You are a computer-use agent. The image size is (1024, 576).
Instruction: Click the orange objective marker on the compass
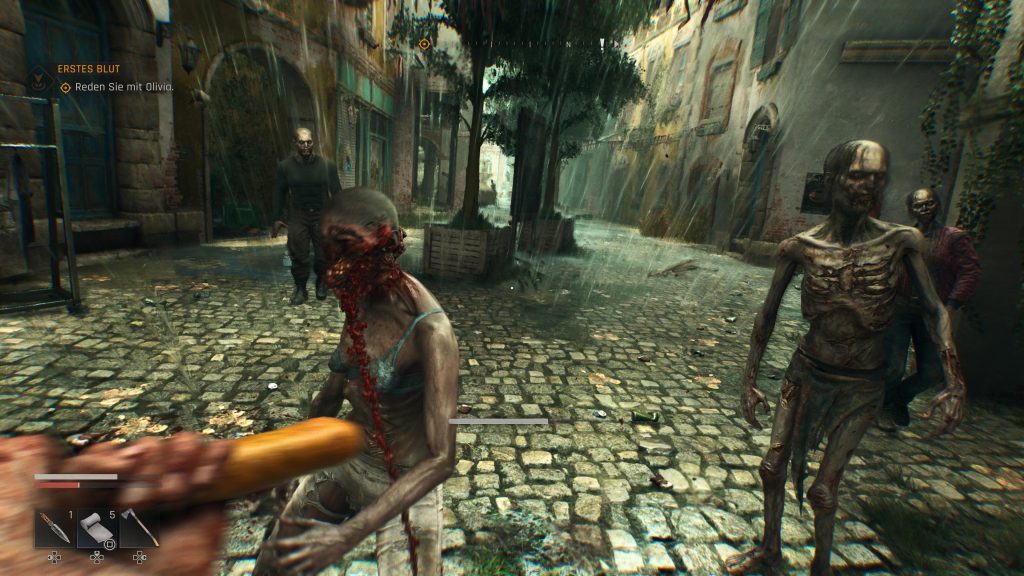424,44
